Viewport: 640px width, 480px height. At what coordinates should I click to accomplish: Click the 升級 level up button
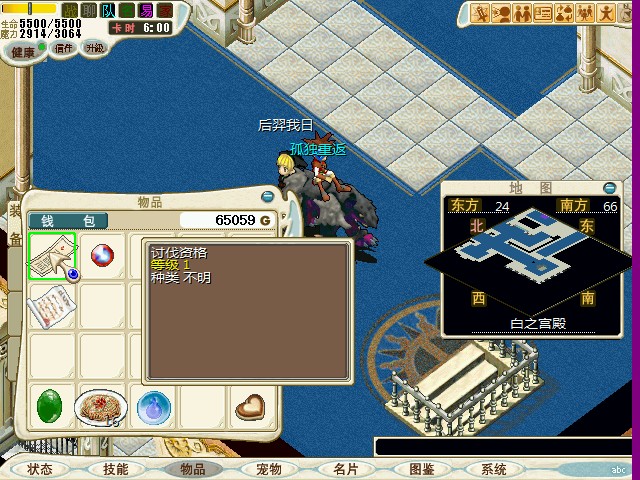coord(95,48)
